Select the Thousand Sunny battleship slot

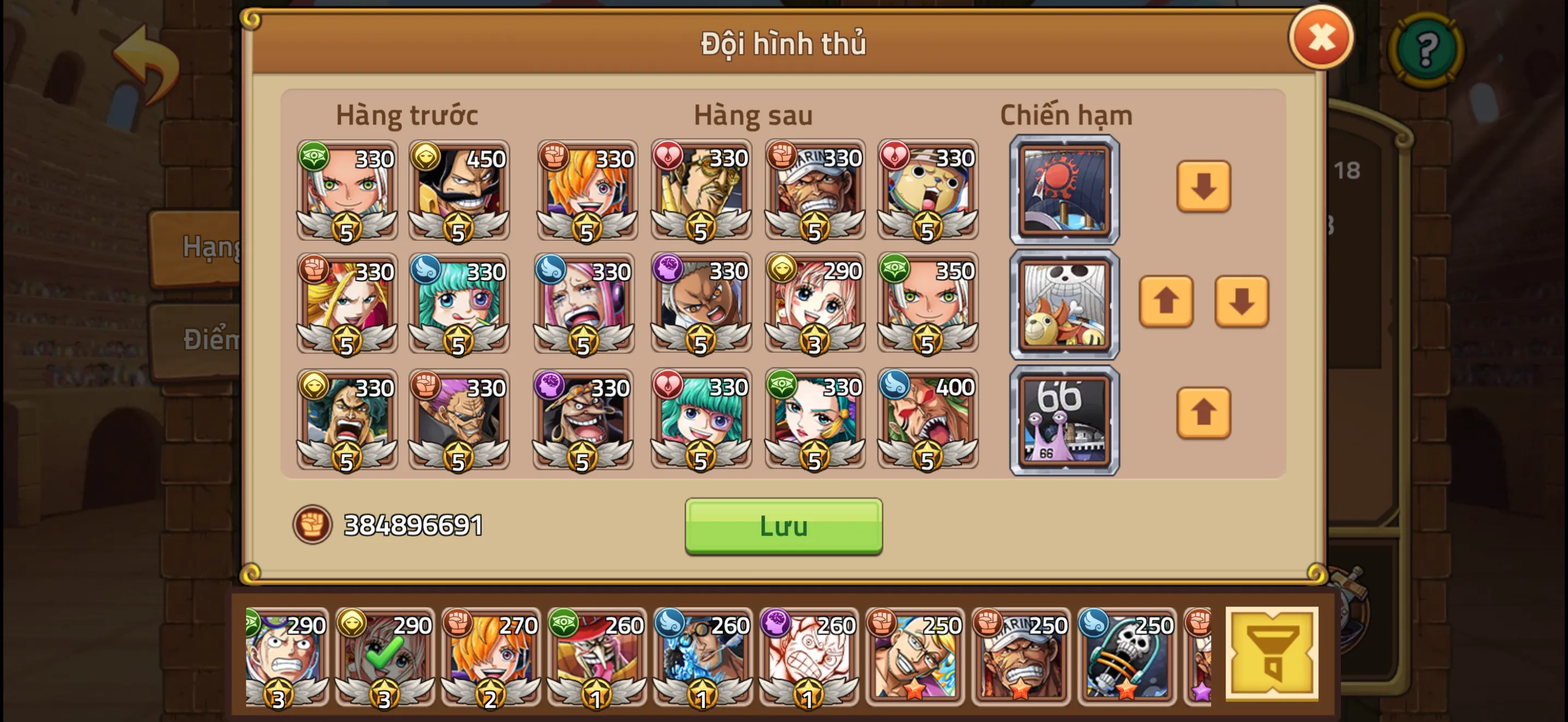pos(1064,303)
